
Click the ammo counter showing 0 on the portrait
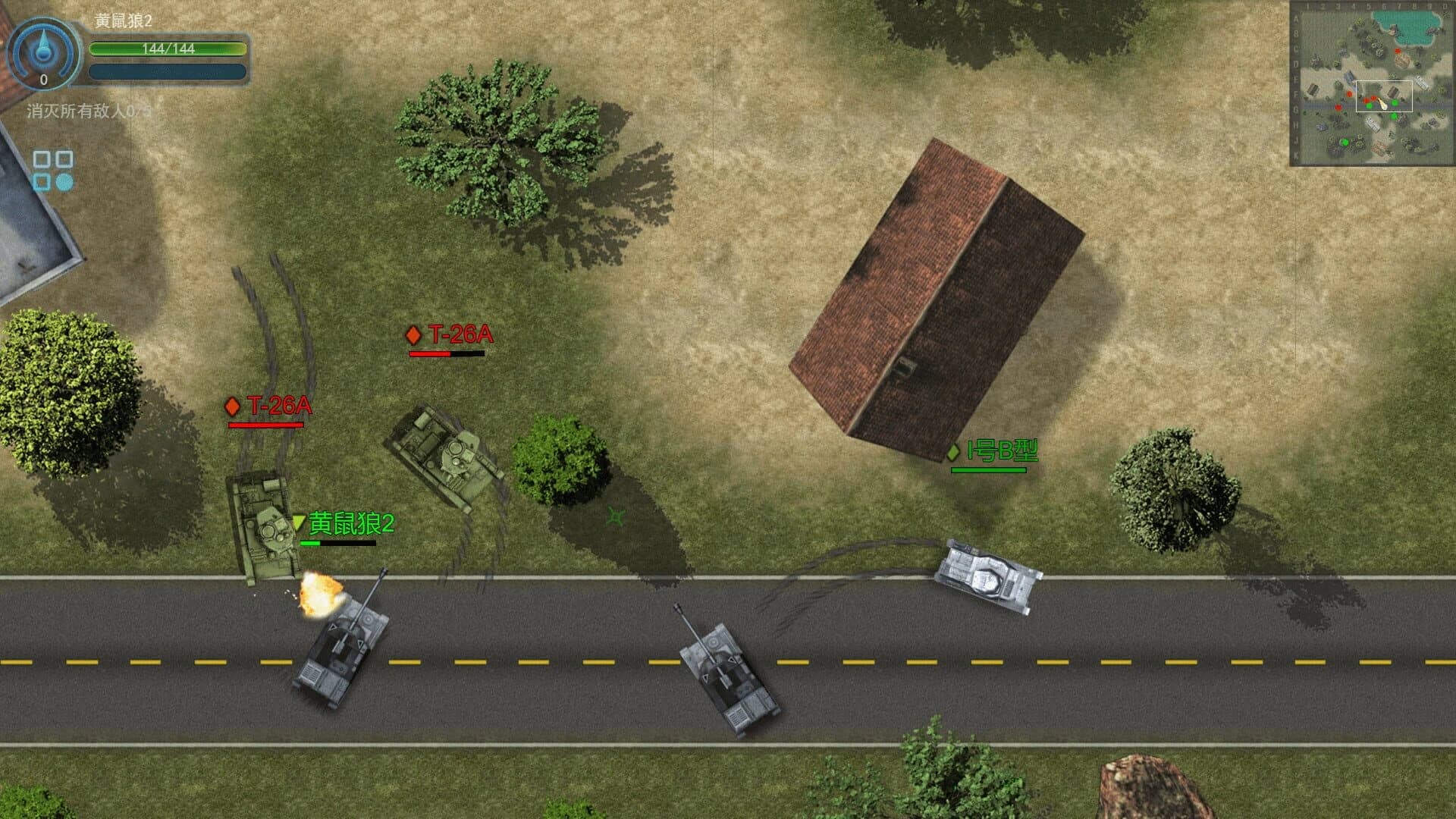coord(44,78)
